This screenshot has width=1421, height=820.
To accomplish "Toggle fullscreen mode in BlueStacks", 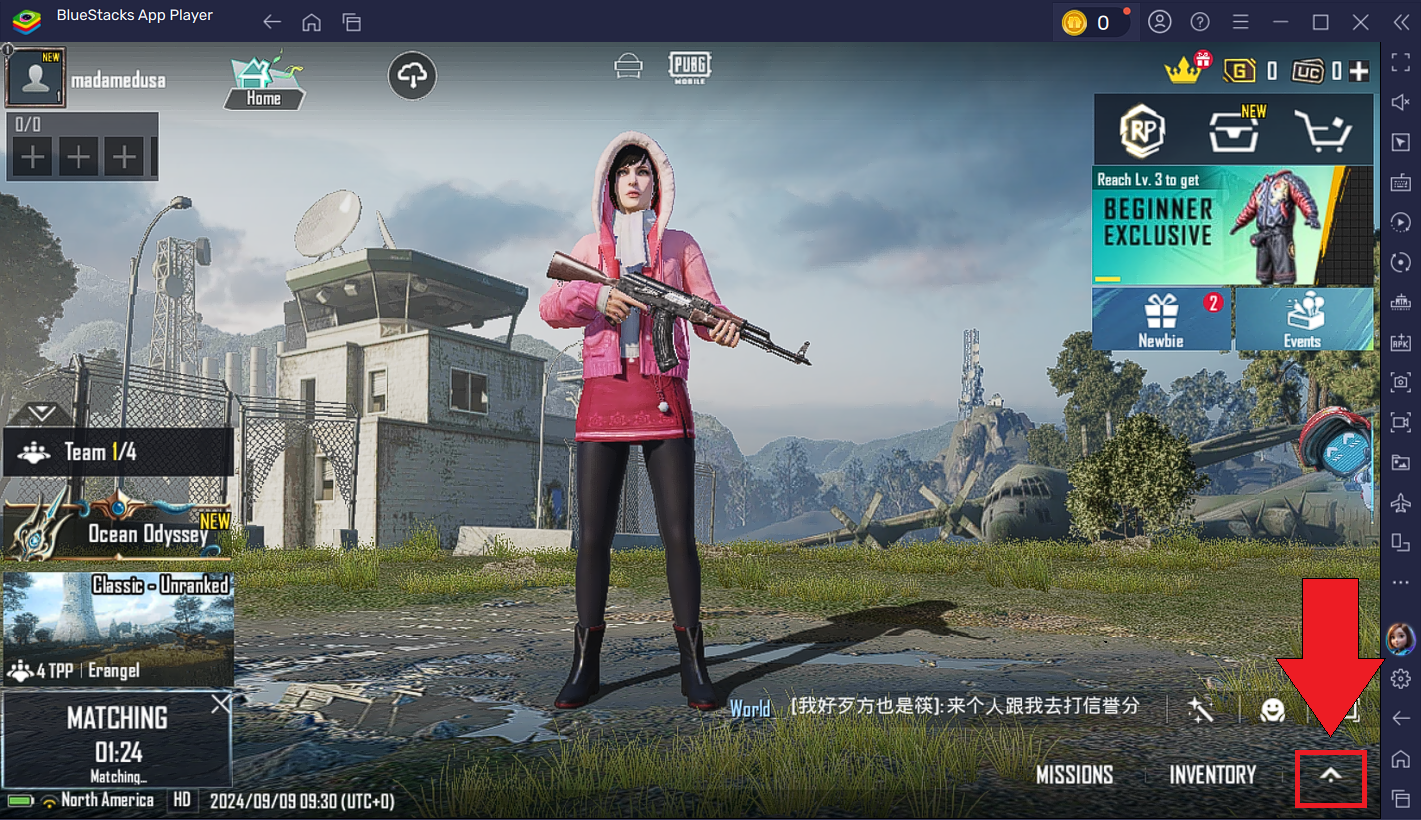I will (1401, 62).
